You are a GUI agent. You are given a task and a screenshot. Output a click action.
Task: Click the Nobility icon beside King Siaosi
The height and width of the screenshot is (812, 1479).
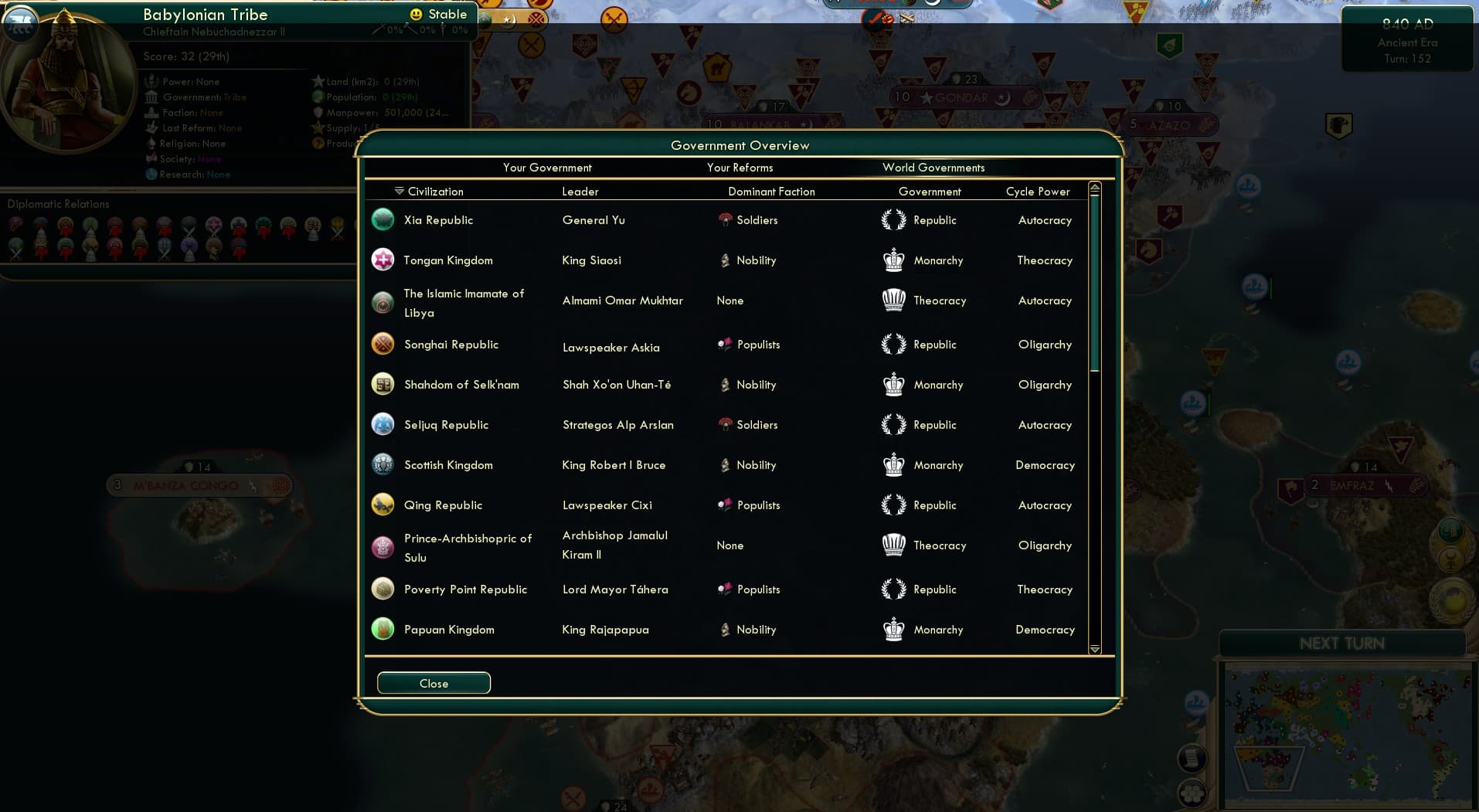click(725, 260)
